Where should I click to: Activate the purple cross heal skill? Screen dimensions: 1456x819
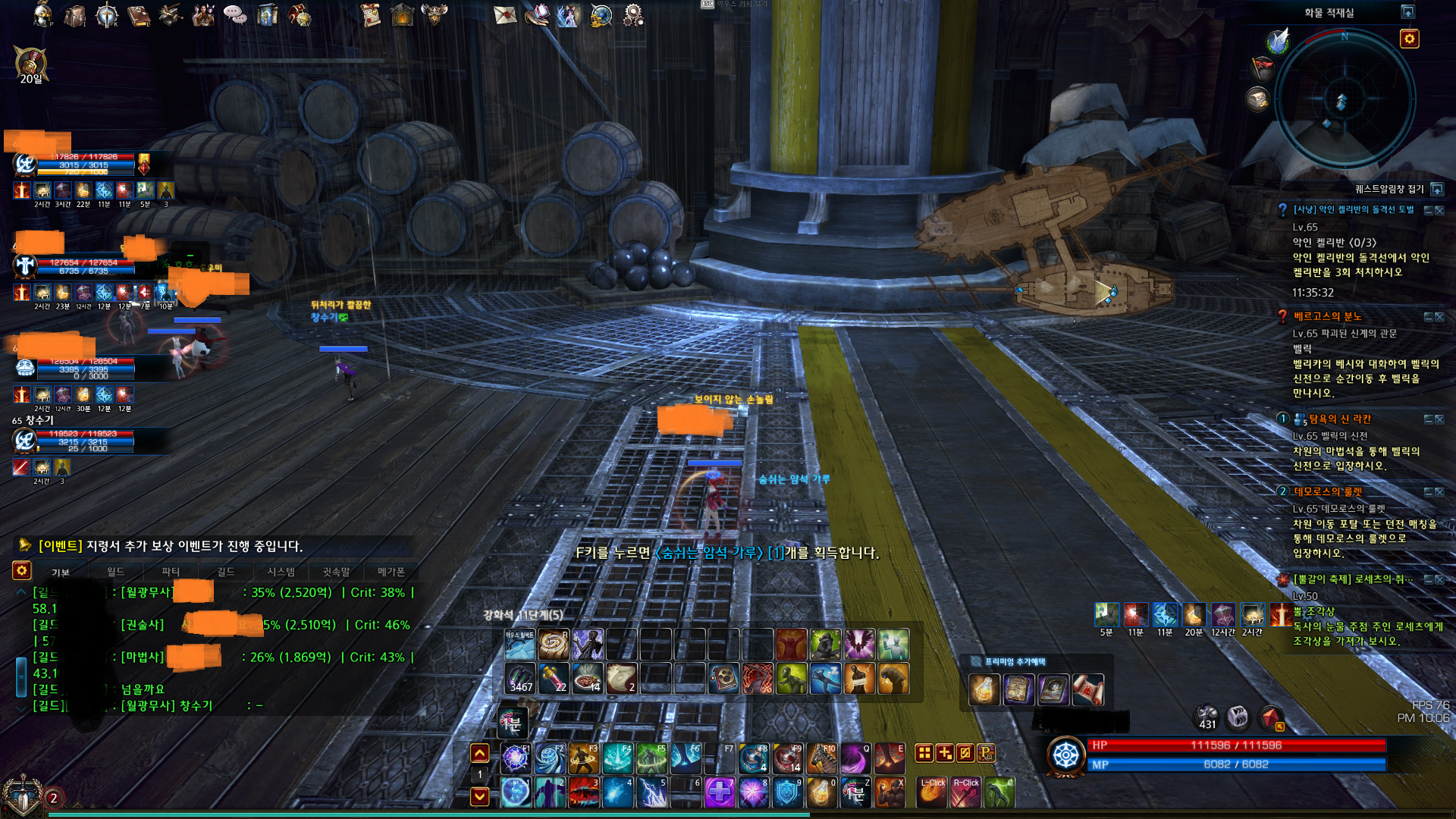pyautogui.click(x=719, y=793)
